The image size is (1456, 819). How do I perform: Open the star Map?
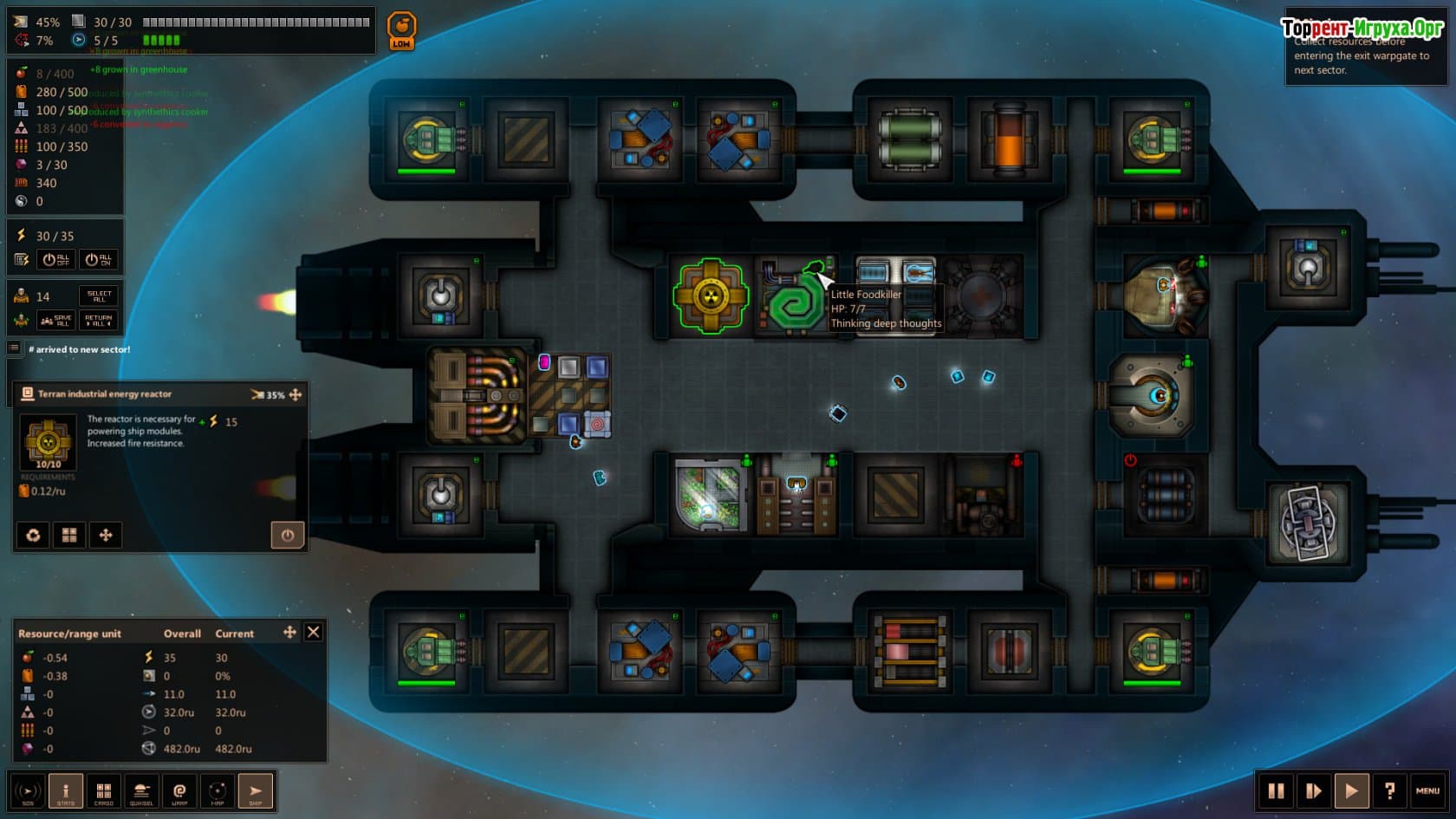[x=218, y=791]
